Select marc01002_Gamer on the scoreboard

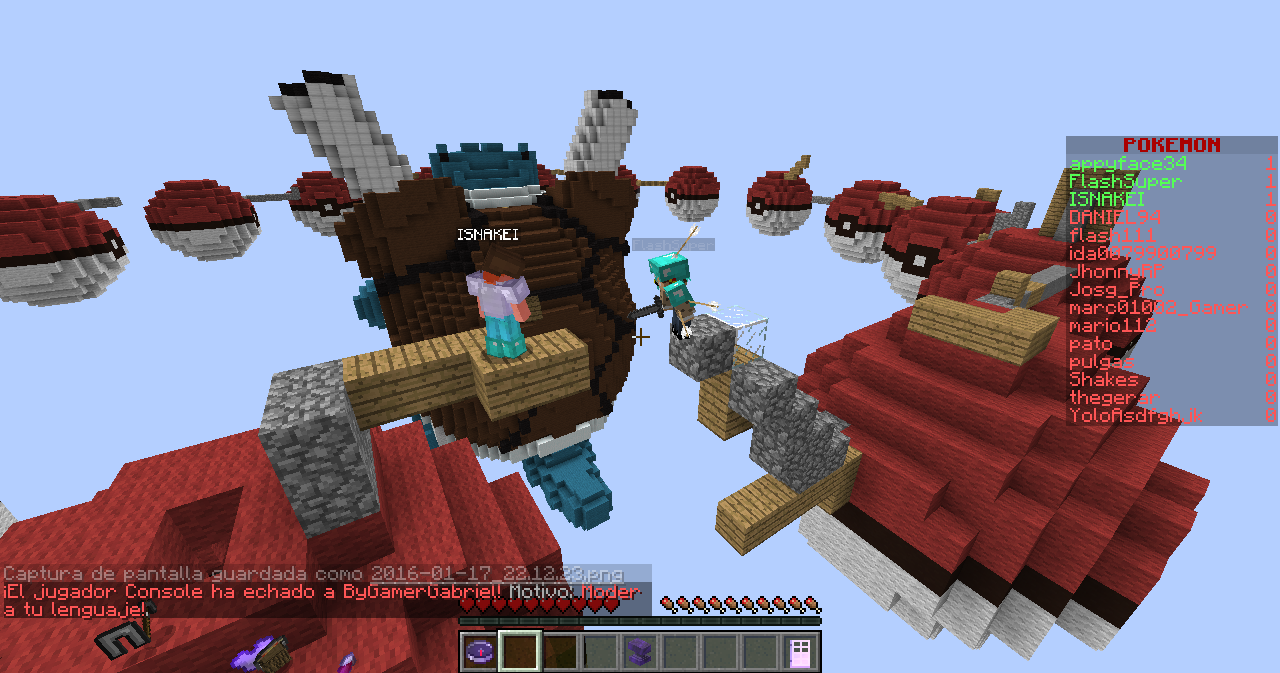1157,308
